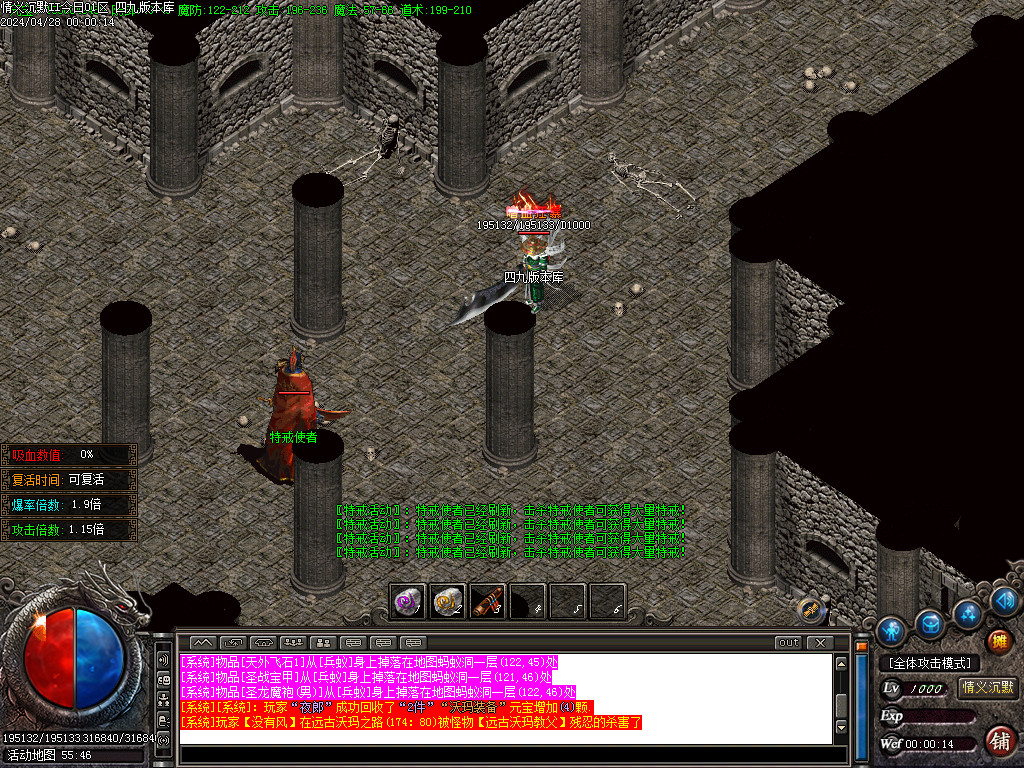Image resolution: width=1024 pixels, height=768 pixels.
Task: Open the skills panel with the sparkle icon
Action: pyautogui.click(x=967, y=612)
